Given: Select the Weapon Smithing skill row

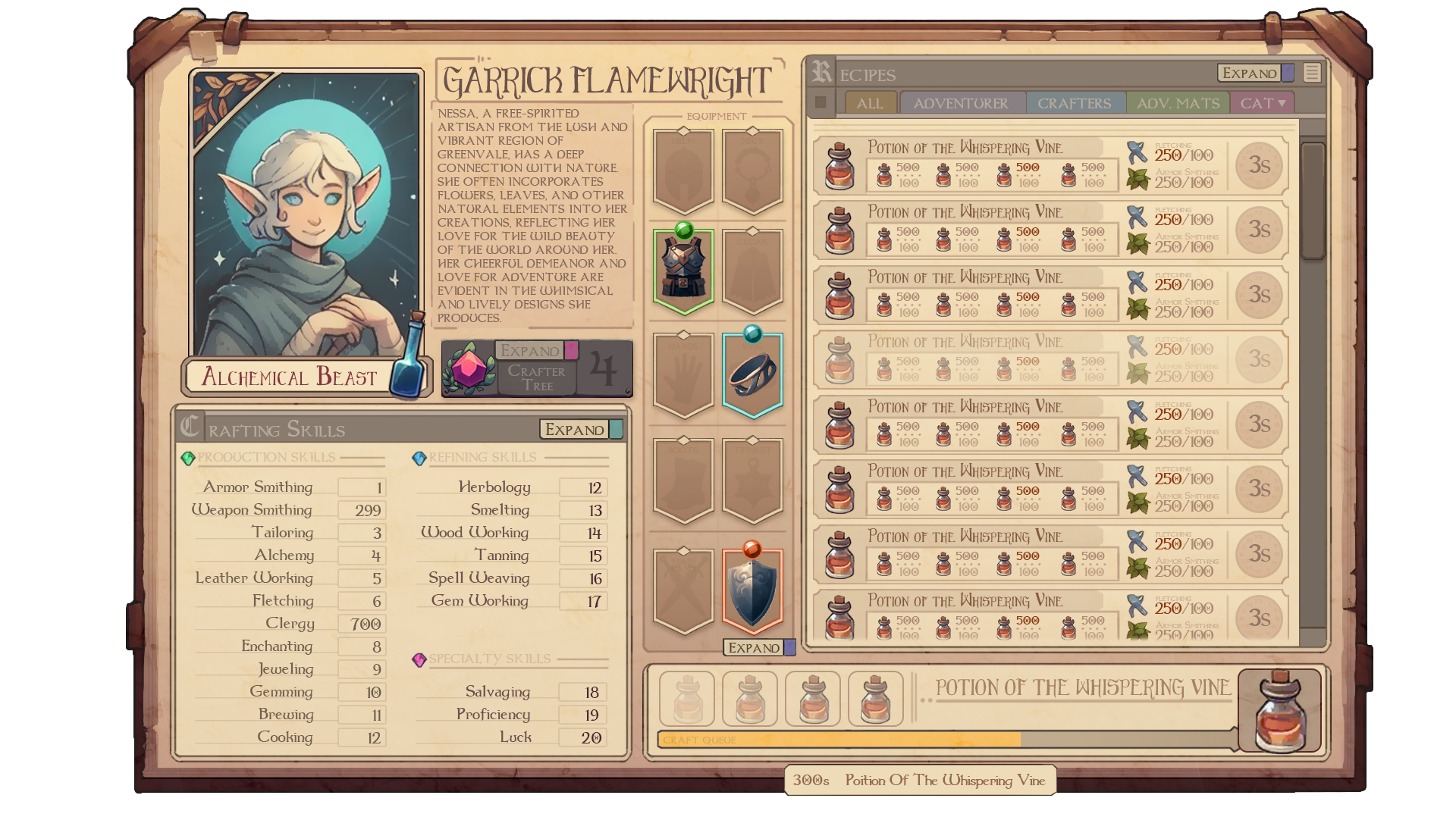Looking at the screenshot, I should (x=288, y=510).
